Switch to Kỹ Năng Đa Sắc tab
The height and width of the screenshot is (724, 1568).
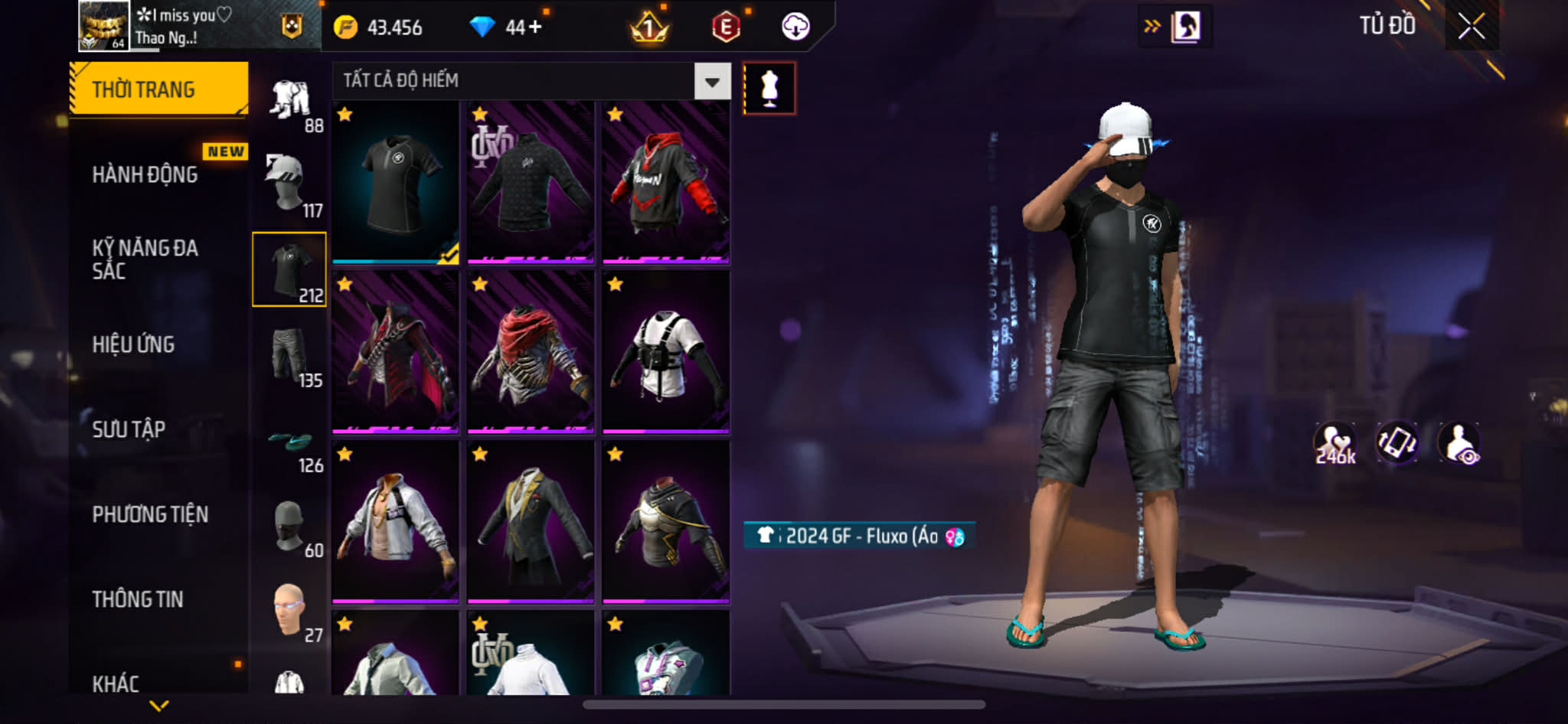(x=145, y=259)
